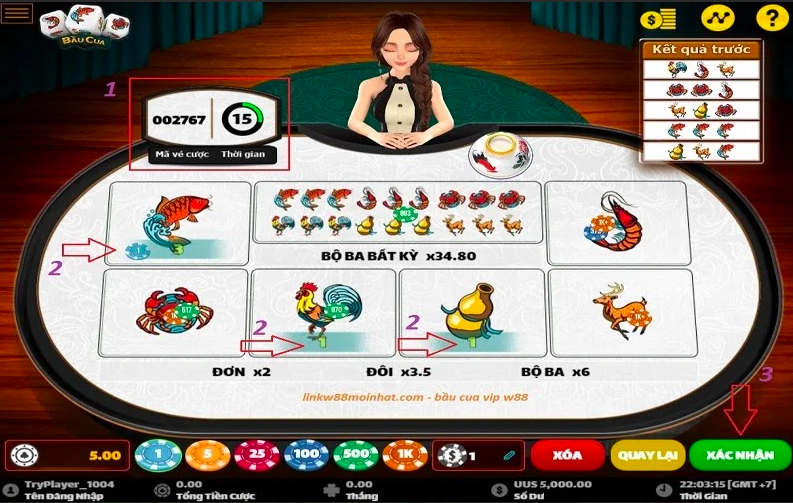793x503 pixels.
Task: Click the custom chip amount field
Action: pos(482,456)
